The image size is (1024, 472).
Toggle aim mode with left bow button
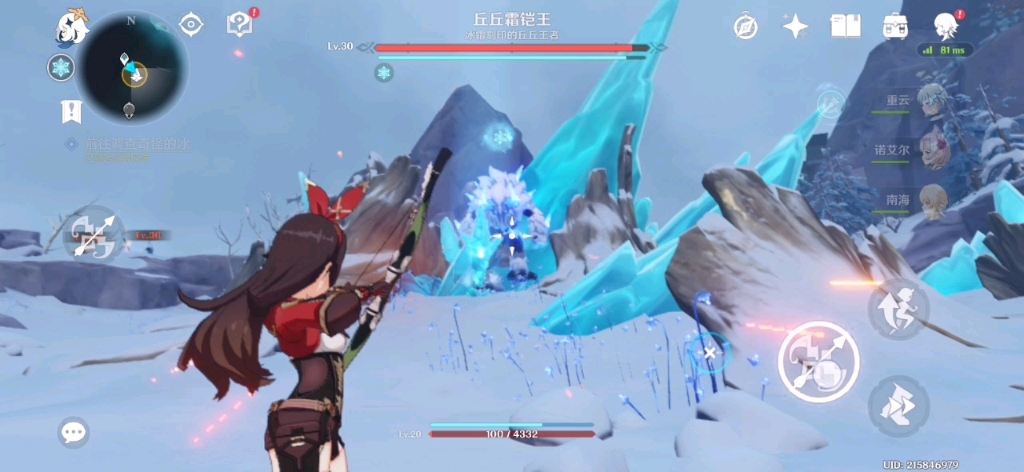(x=92, y=235)
